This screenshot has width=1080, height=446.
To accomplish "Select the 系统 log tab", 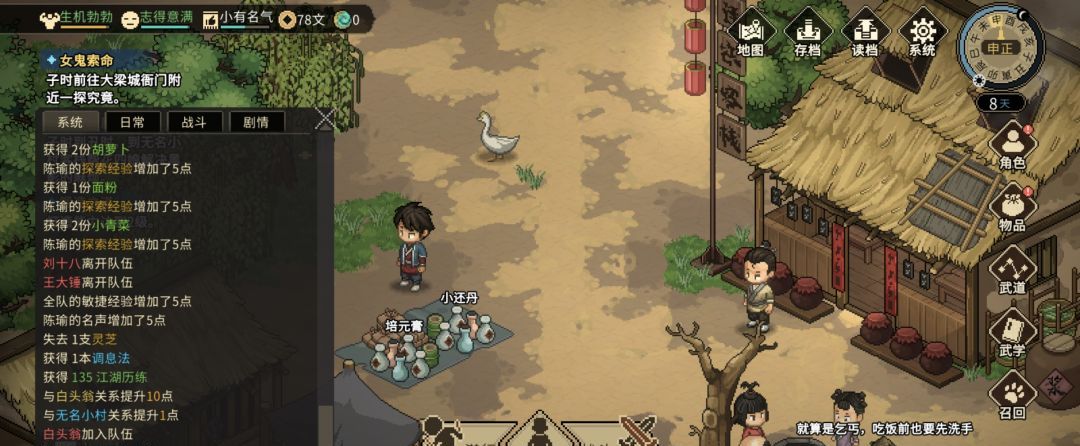I will click(x=70, y=122).
